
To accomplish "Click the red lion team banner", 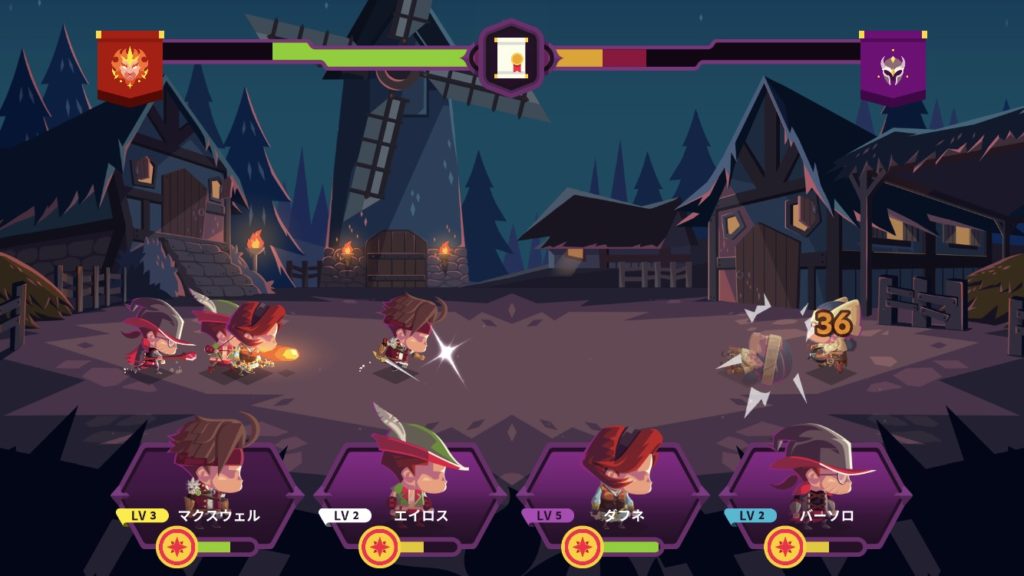I will (x=130, y=66).
